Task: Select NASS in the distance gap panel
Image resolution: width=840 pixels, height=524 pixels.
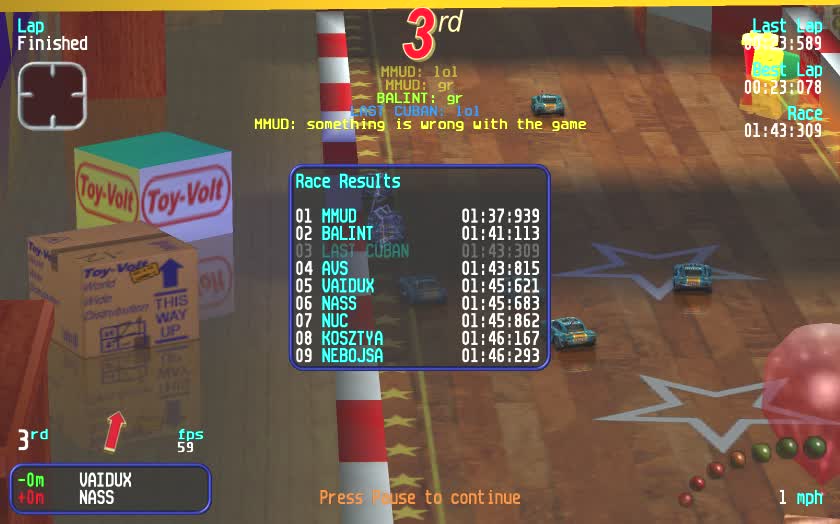Action: coord(96,498)
